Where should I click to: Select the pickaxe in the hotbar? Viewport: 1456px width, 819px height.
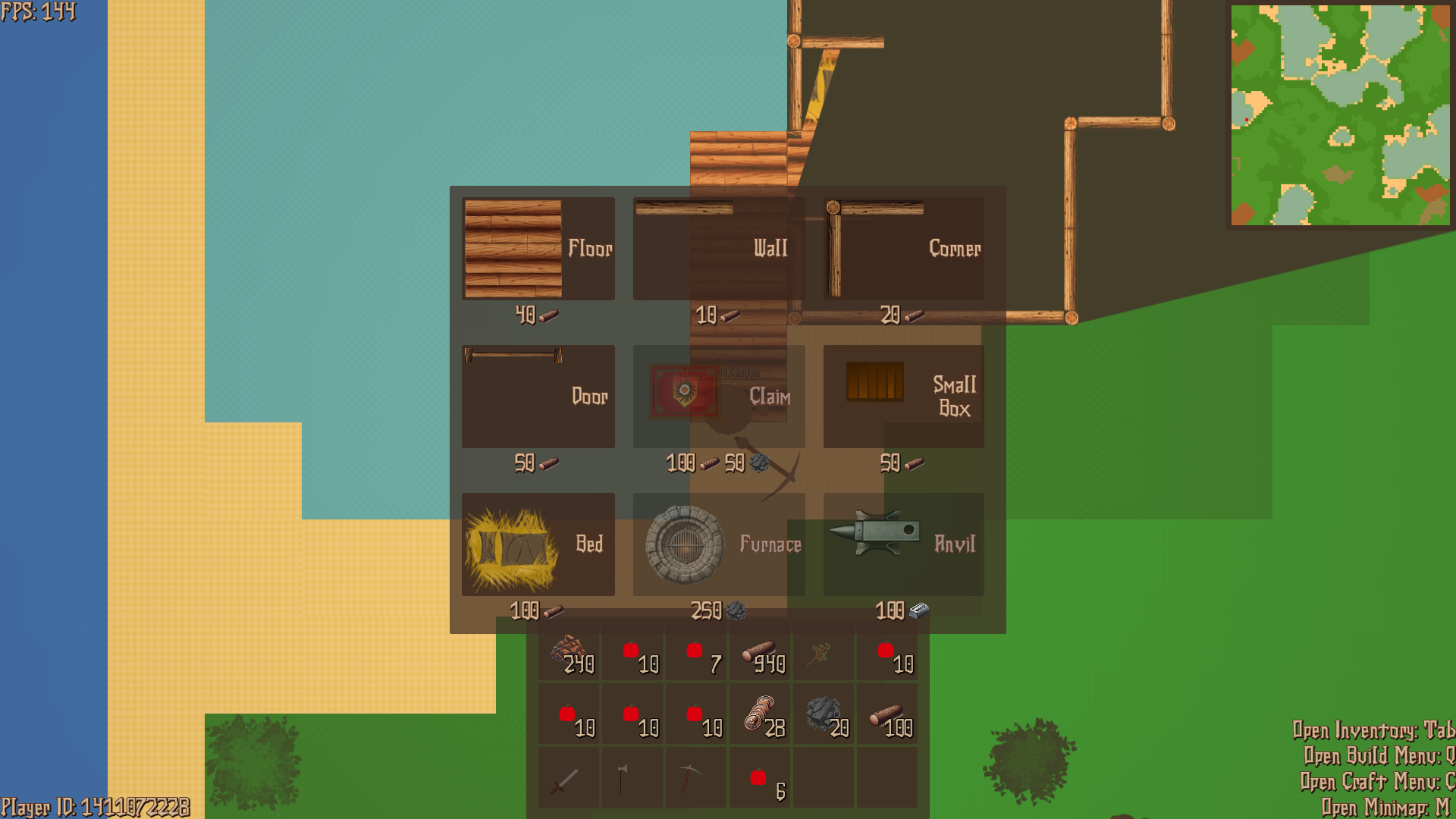[x=694, y=779]
